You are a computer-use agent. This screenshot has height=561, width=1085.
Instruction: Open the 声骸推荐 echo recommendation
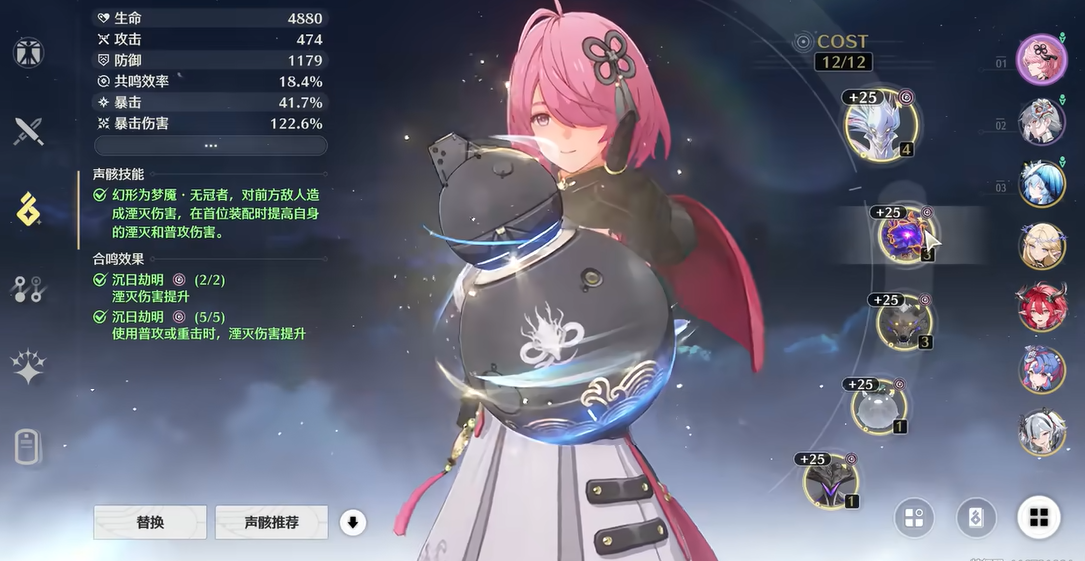tap(272, 522)
